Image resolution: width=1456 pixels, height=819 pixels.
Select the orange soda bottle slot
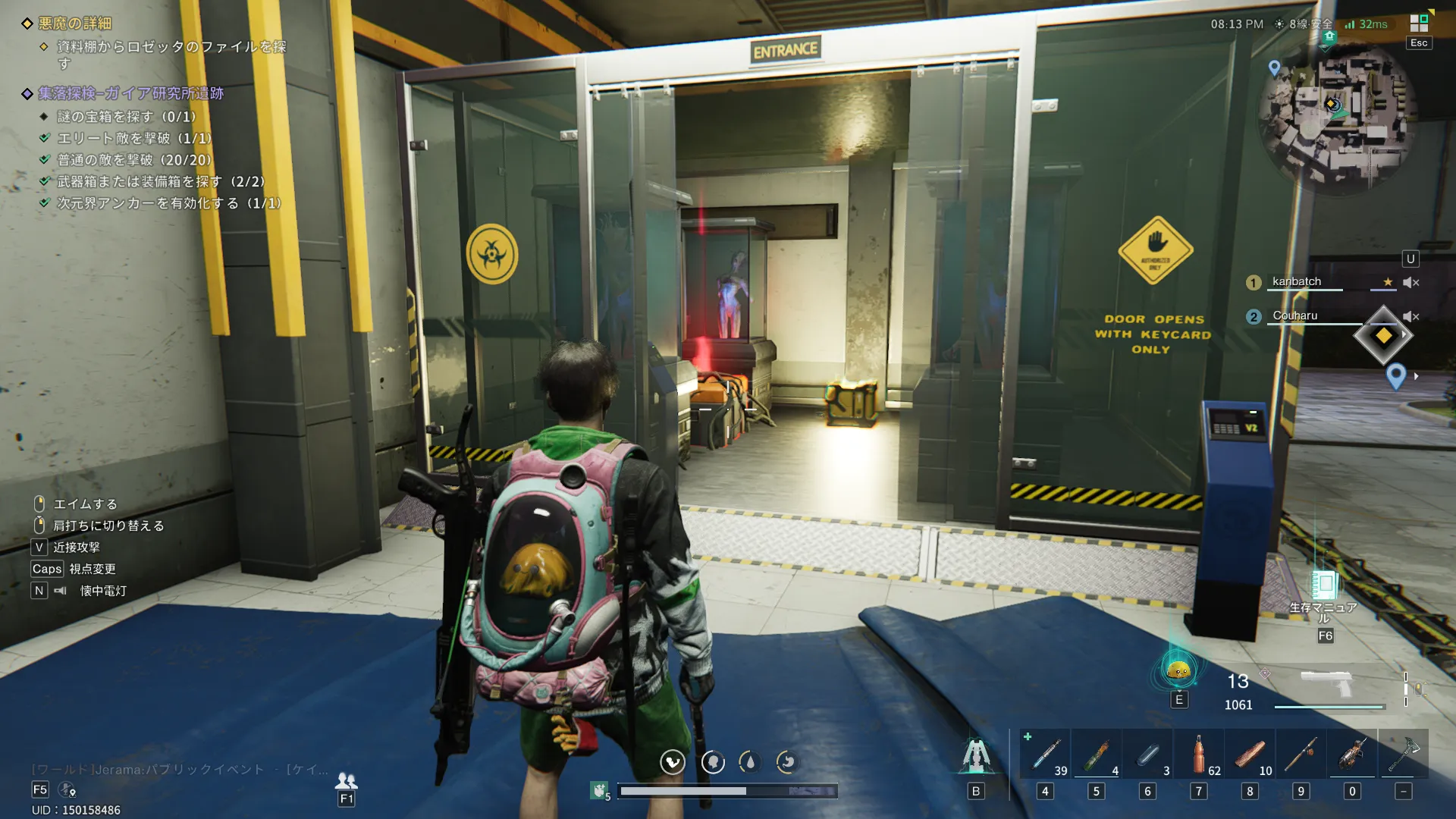[1199, 755]
